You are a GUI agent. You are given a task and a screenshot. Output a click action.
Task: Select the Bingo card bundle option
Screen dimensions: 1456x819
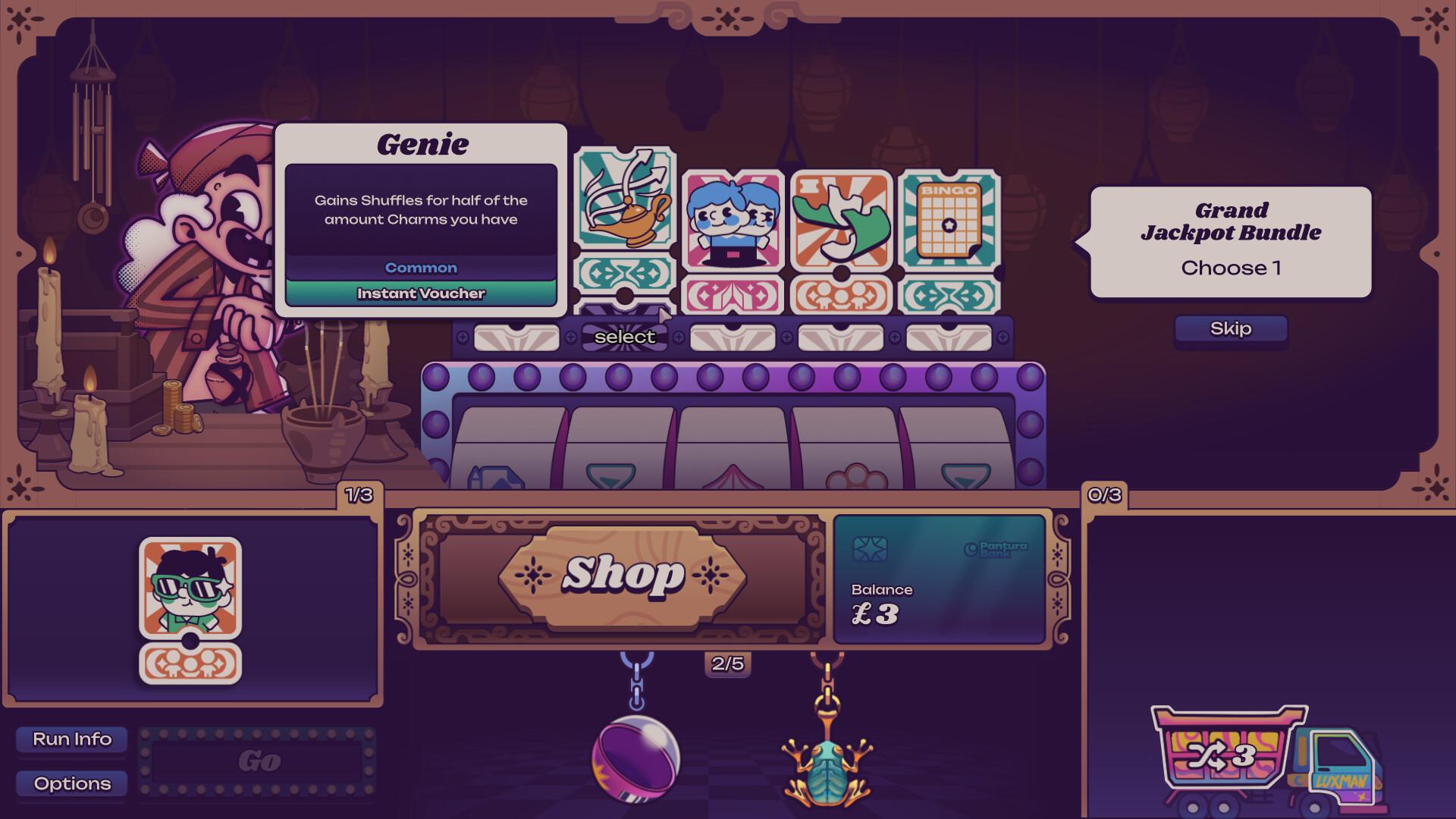click(948, 220)
